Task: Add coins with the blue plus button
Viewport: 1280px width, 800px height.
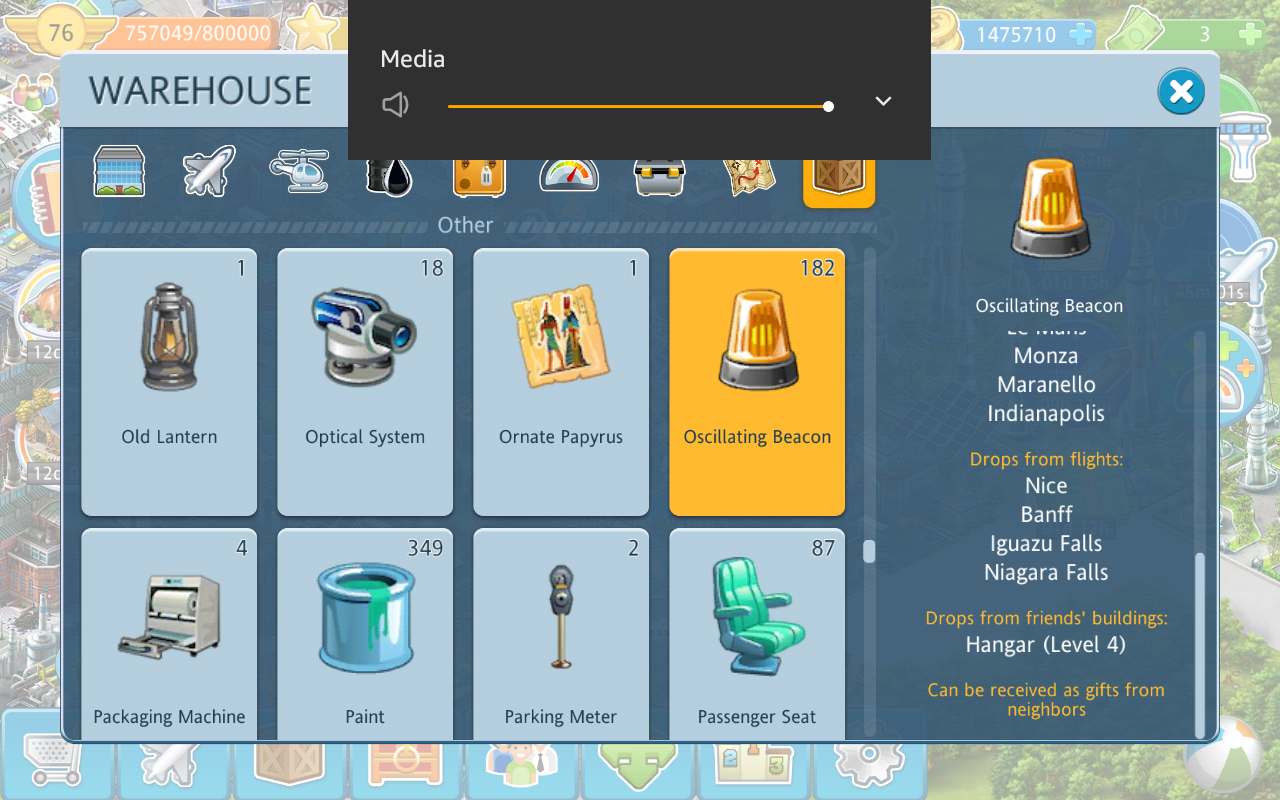Action: point(1080,34)
